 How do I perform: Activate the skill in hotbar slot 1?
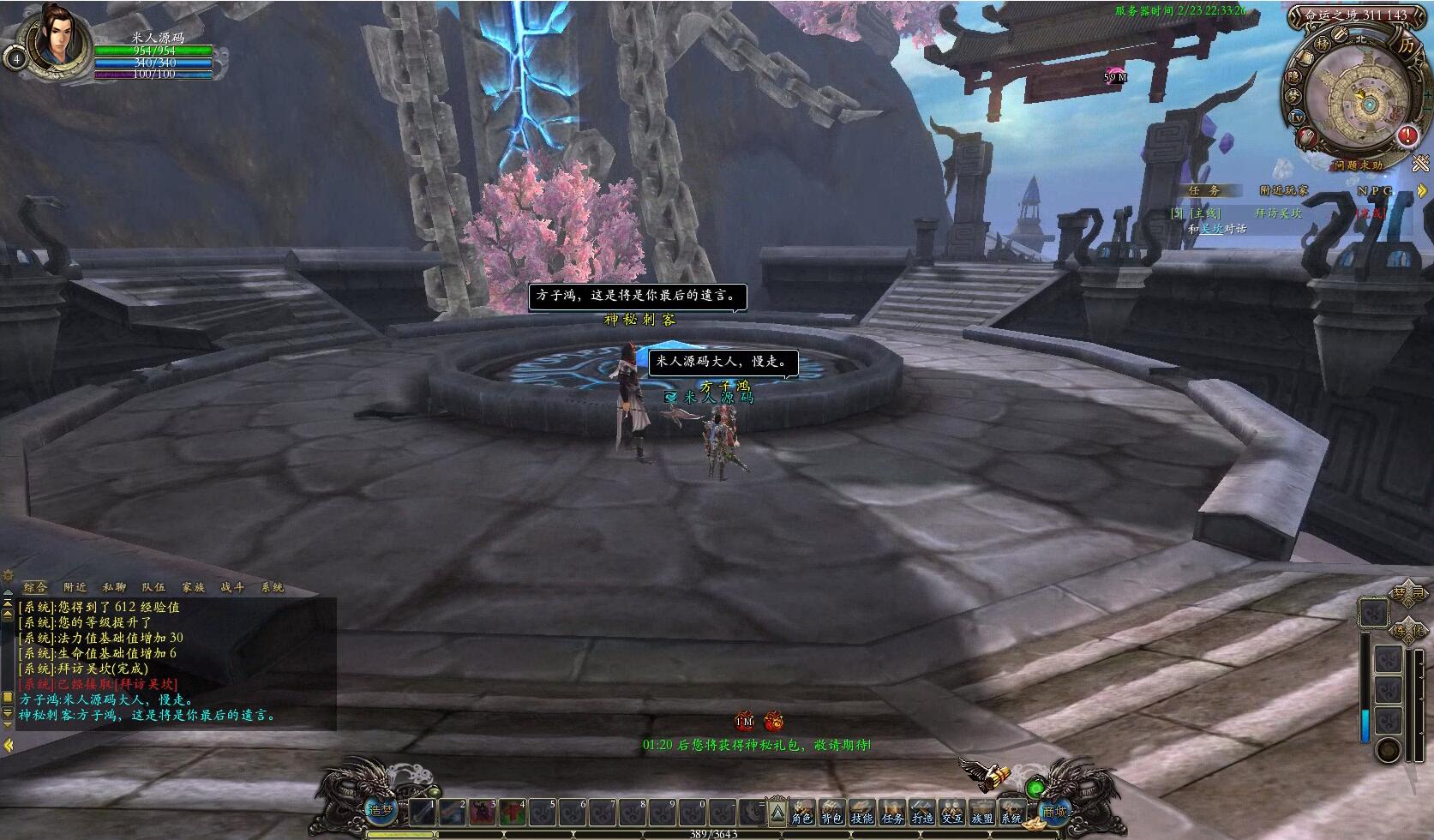tap(423, 812)
